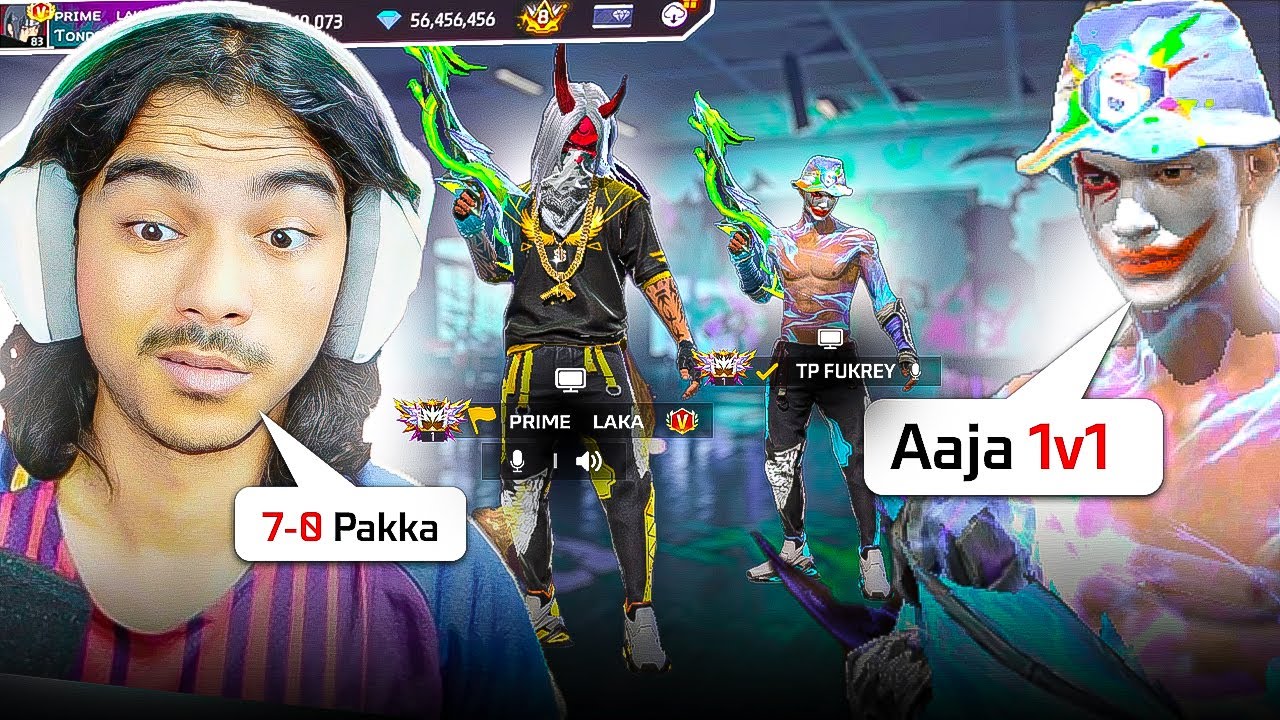The image size is (1280, 720).
Task: Mute the microphone icon under PRIME LAKA
Action: tap(517, 460)
